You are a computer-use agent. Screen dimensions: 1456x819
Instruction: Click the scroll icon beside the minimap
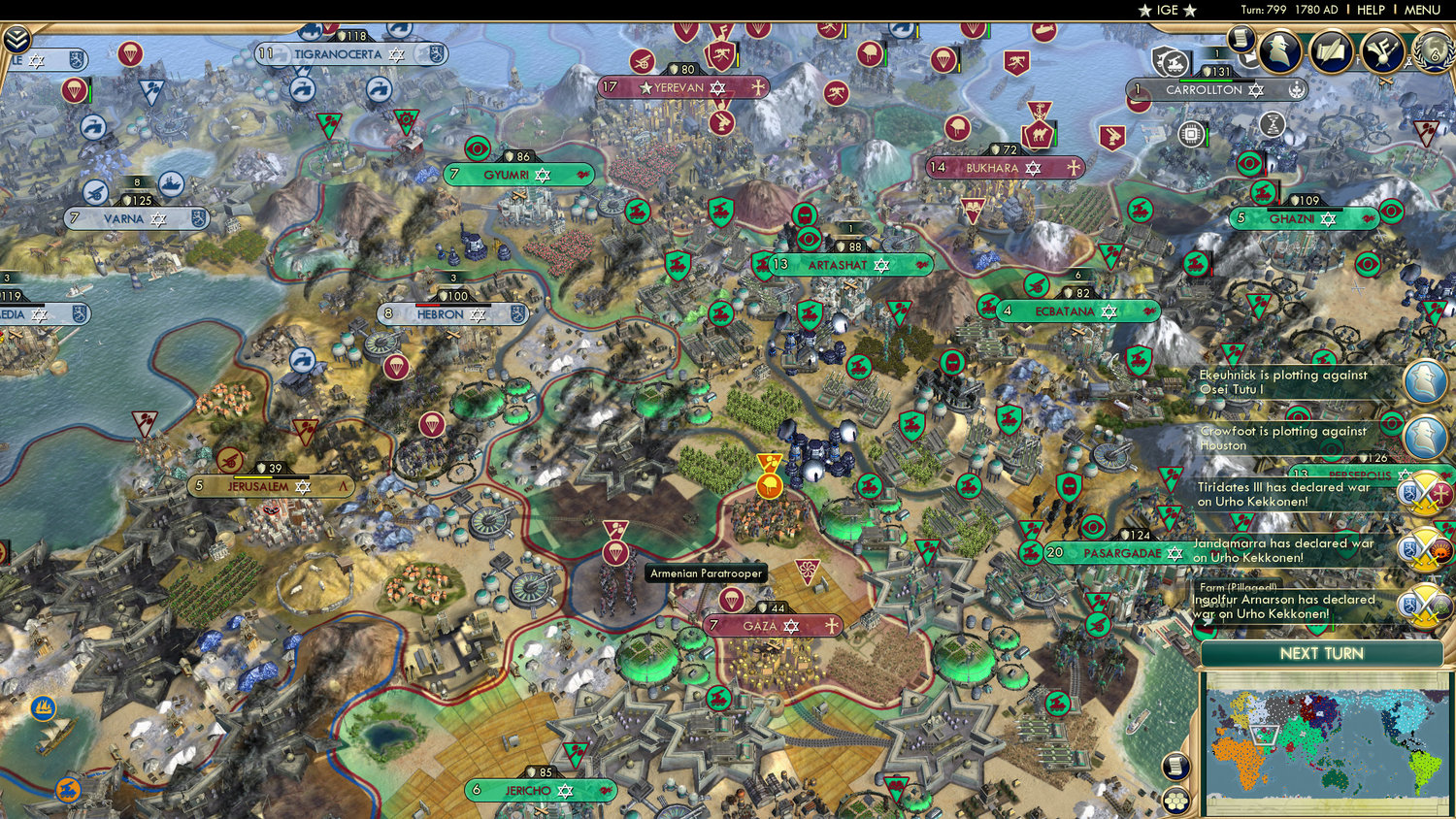[x=1177, y=767]
